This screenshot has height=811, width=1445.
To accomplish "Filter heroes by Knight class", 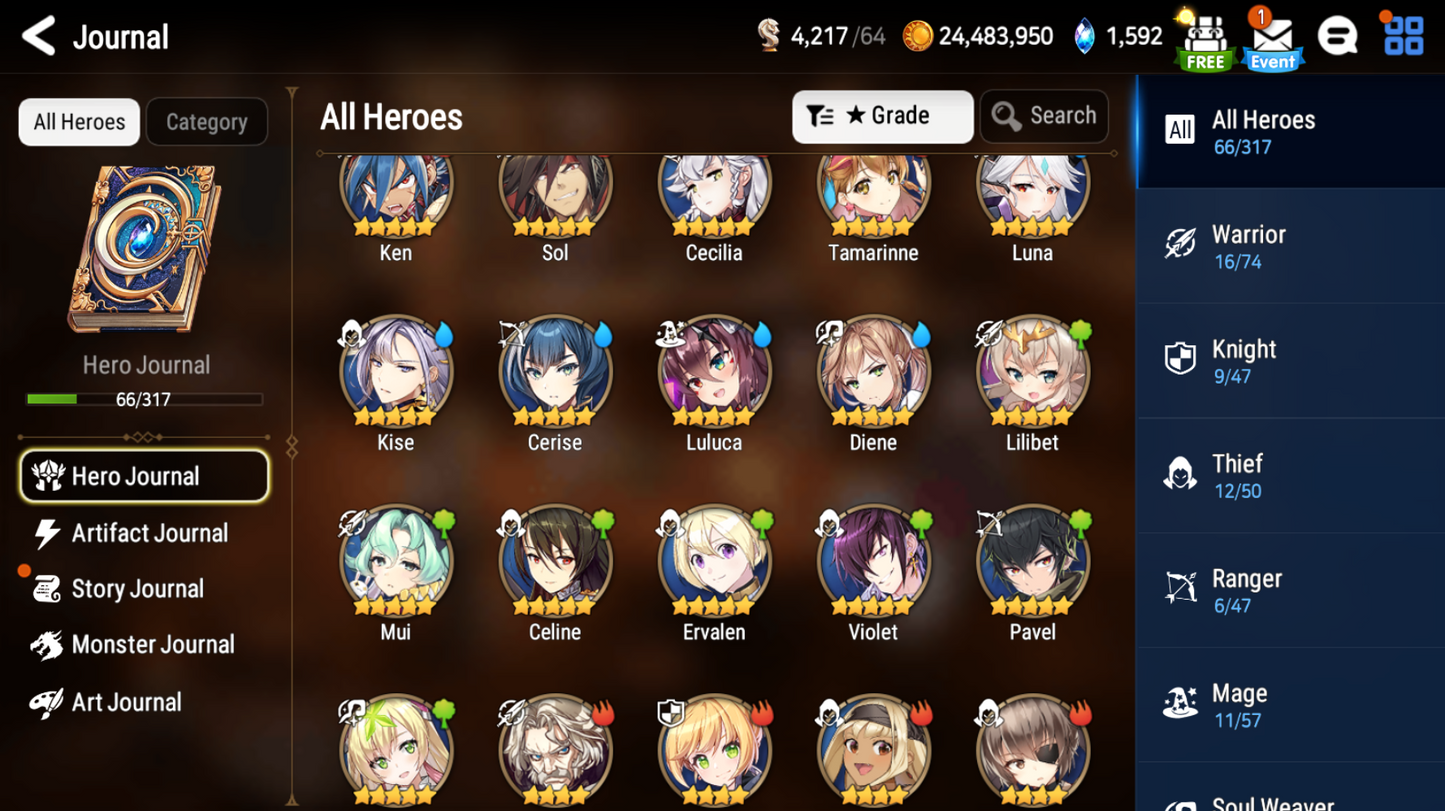I will tap(1289, 361).
